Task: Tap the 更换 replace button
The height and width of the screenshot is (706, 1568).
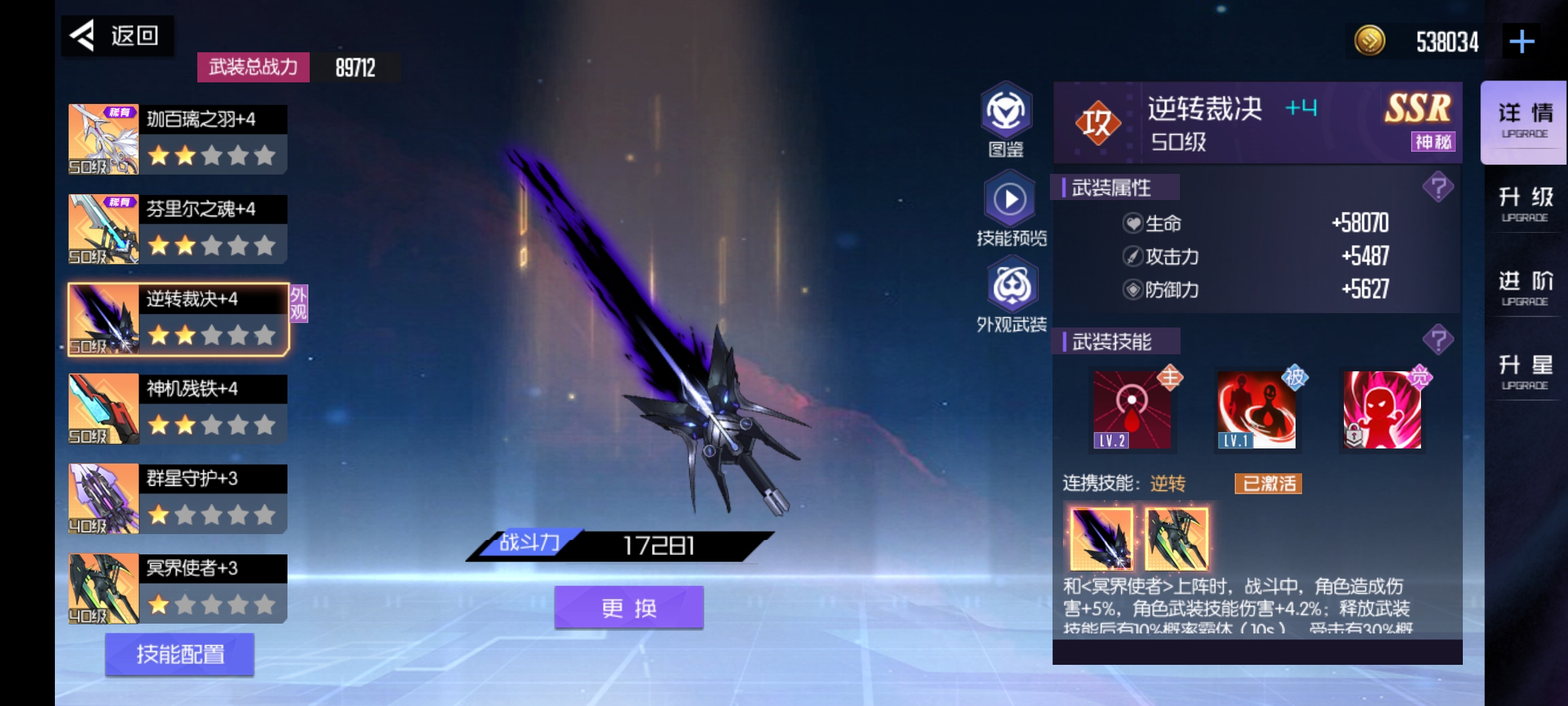Action: pyautogui.click(x=629, y=608)
